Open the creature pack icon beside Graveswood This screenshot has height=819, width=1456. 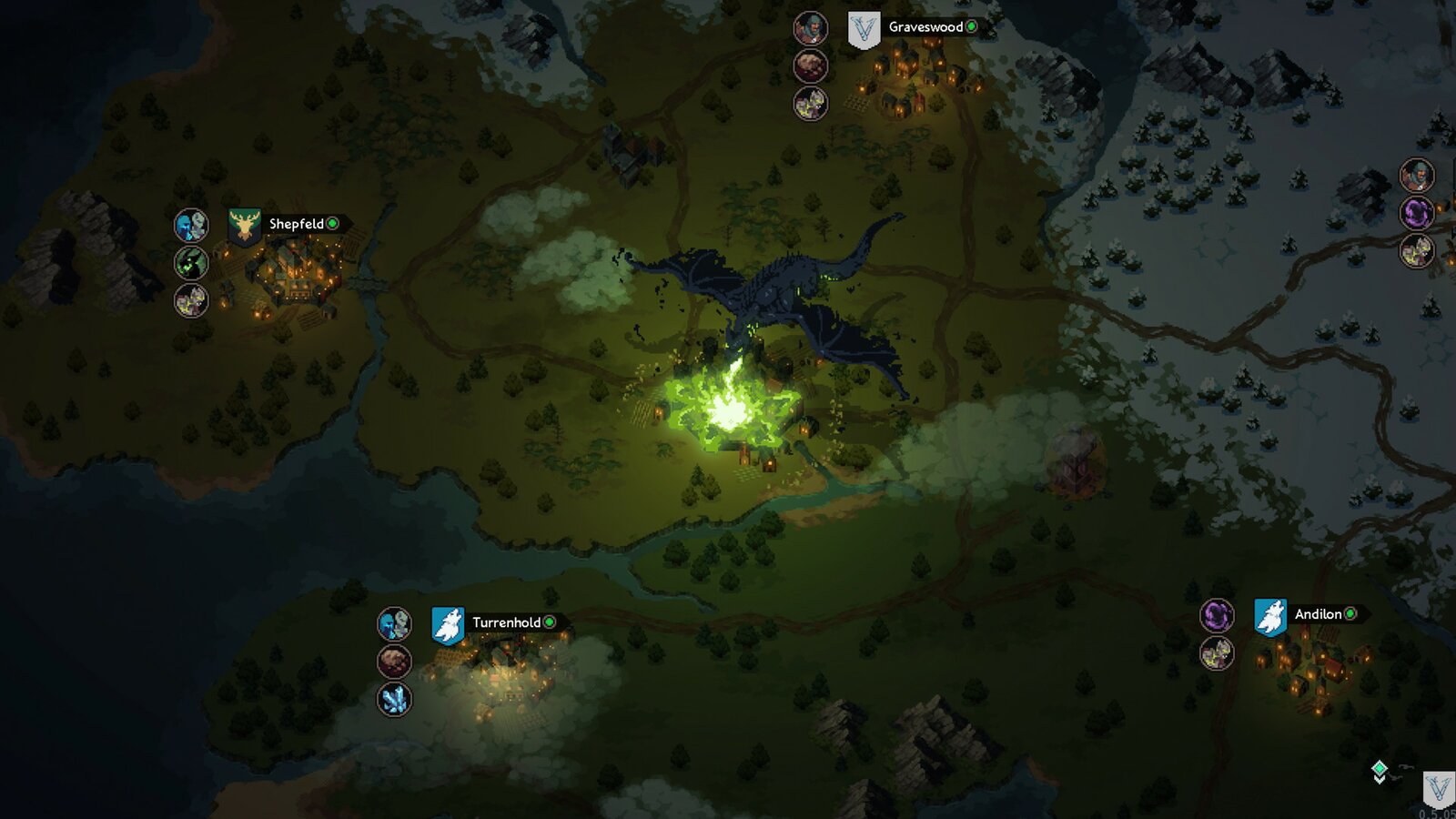810,104
